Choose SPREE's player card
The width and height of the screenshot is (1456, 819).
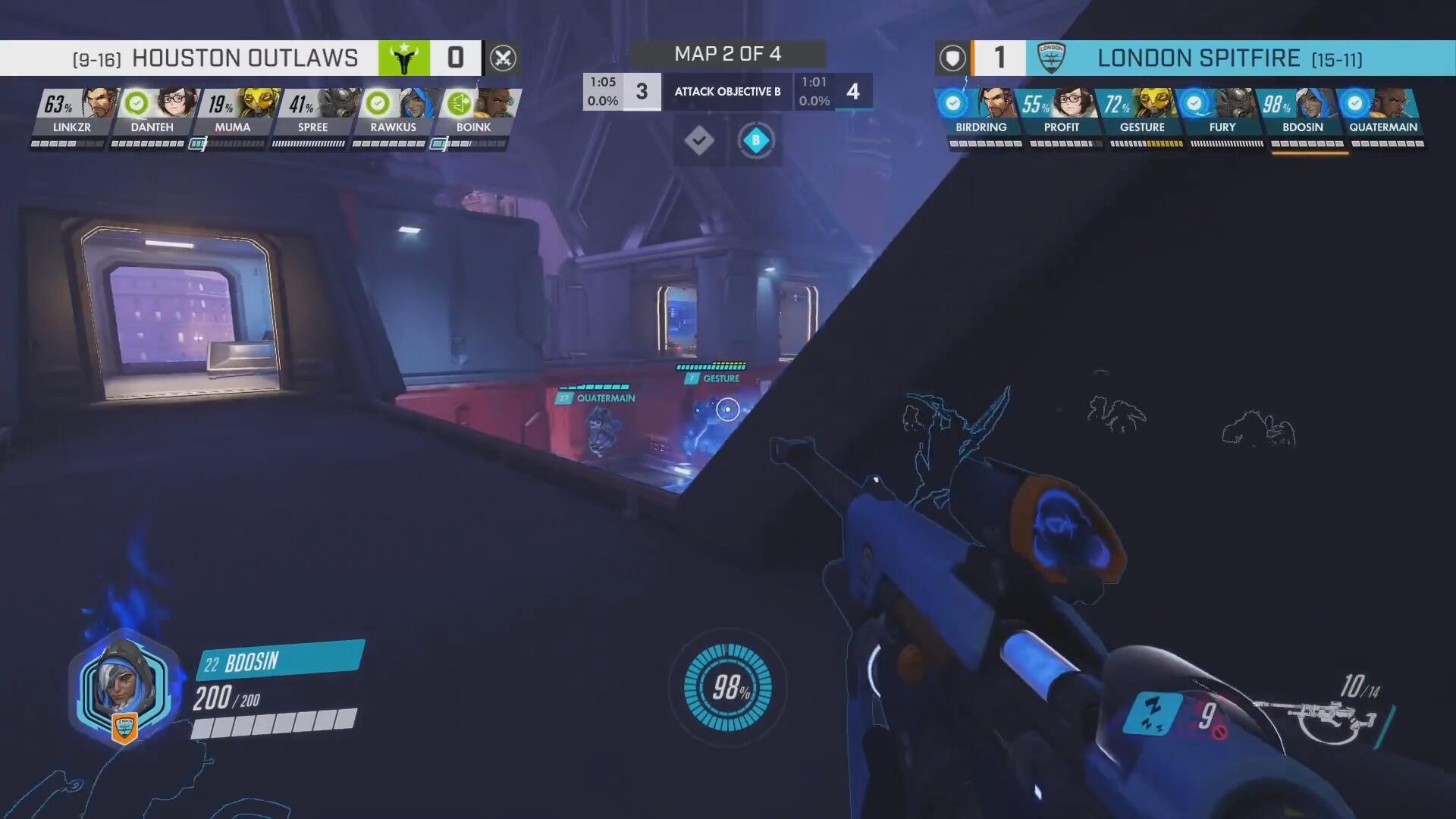(x=313, y=114)
